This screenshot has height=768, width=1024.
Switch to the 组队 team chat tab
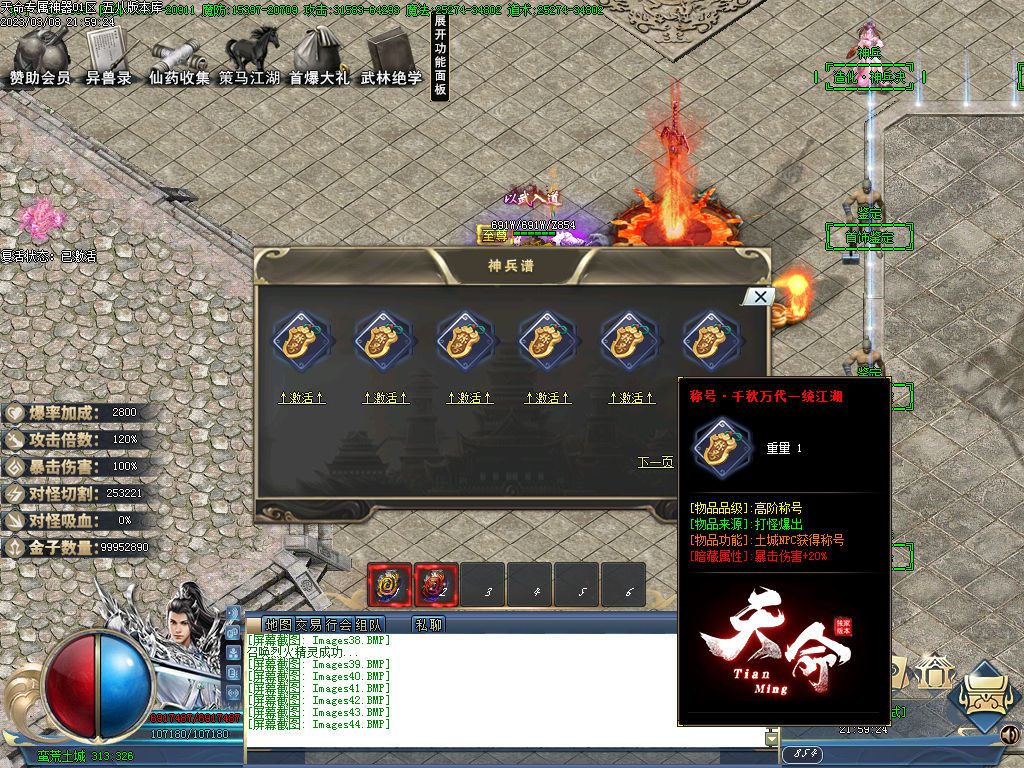368,624
